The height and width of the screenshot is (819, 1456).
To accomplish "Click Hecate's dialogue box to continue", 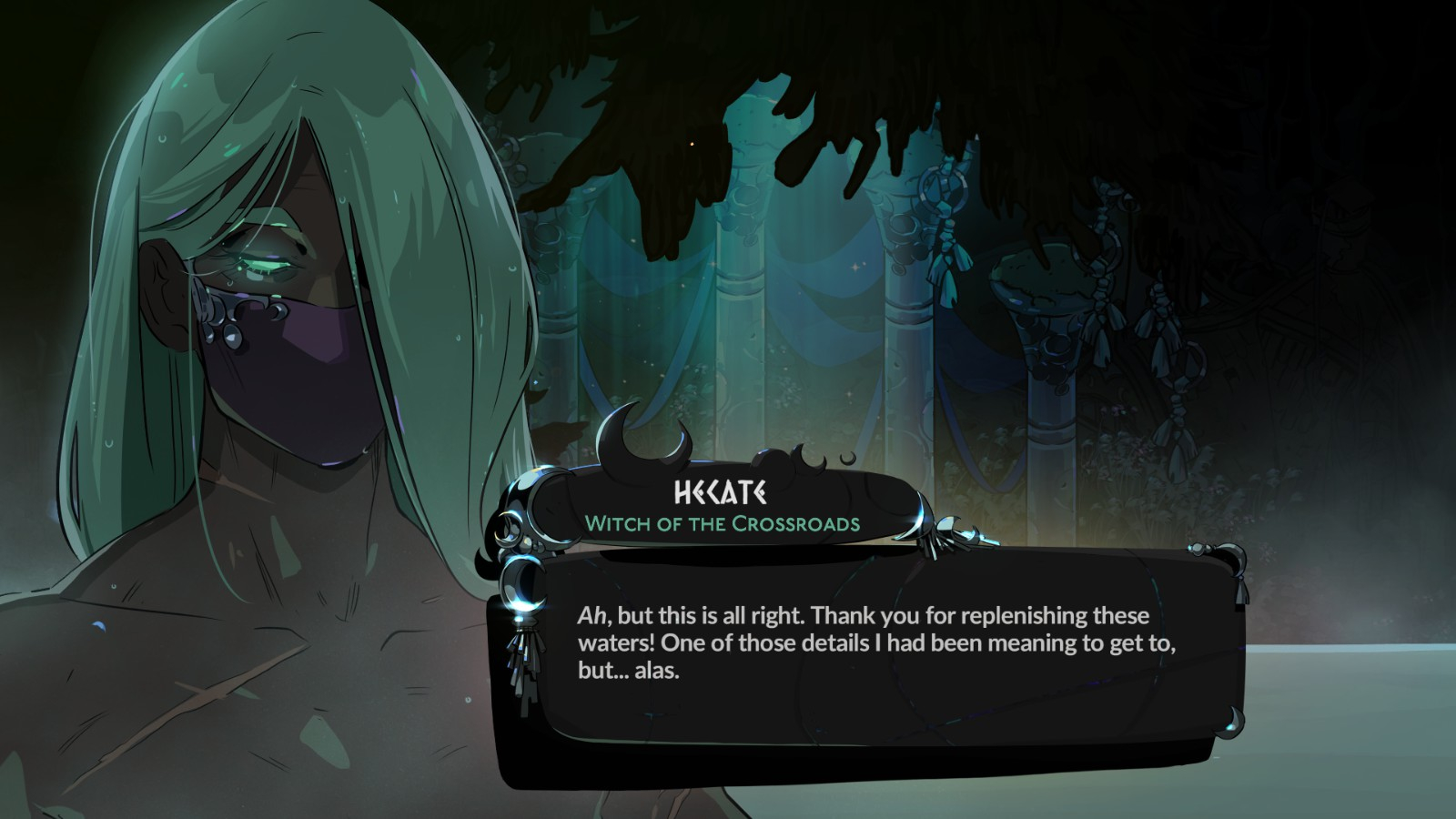I will pyautogui.click(x=874, y=657).
